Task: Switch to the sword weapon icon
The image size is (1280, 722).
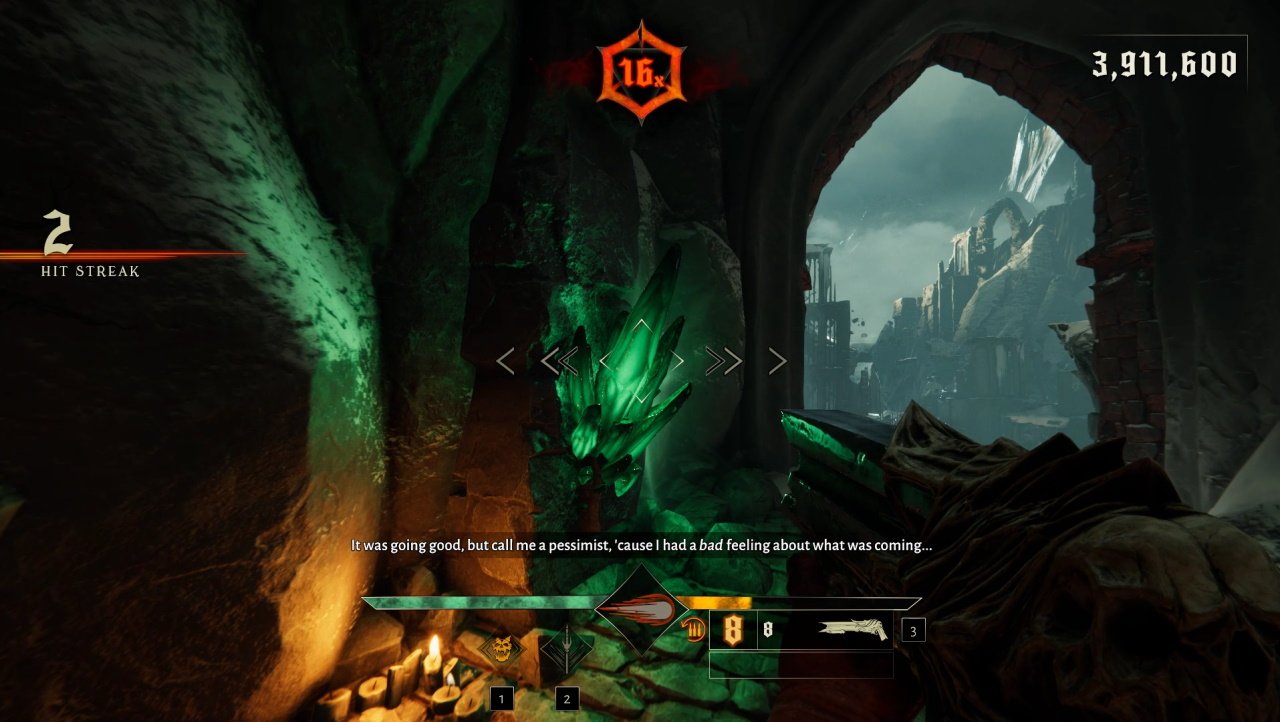Action: (x=566, y=650)
